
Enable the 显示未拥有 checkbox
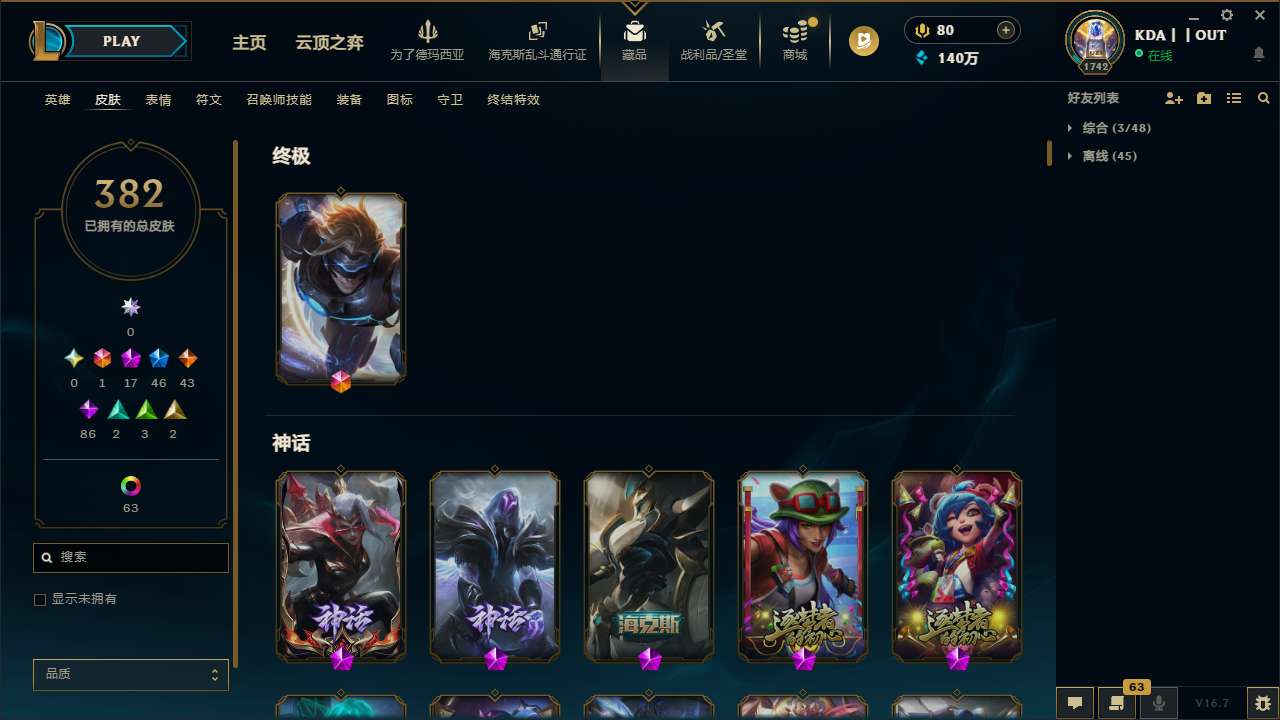click(x=40, y=599)
